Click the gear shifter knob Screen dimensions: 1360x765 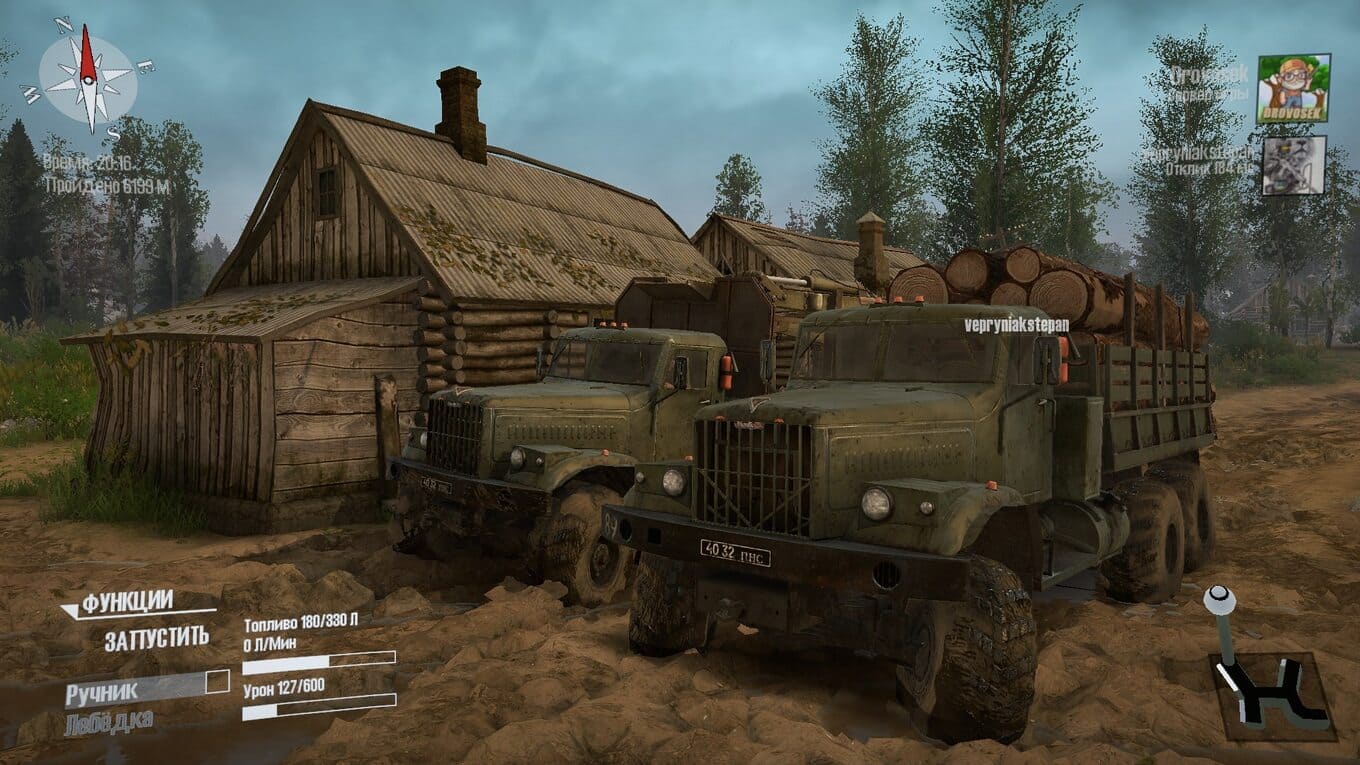coord(1219,600)
